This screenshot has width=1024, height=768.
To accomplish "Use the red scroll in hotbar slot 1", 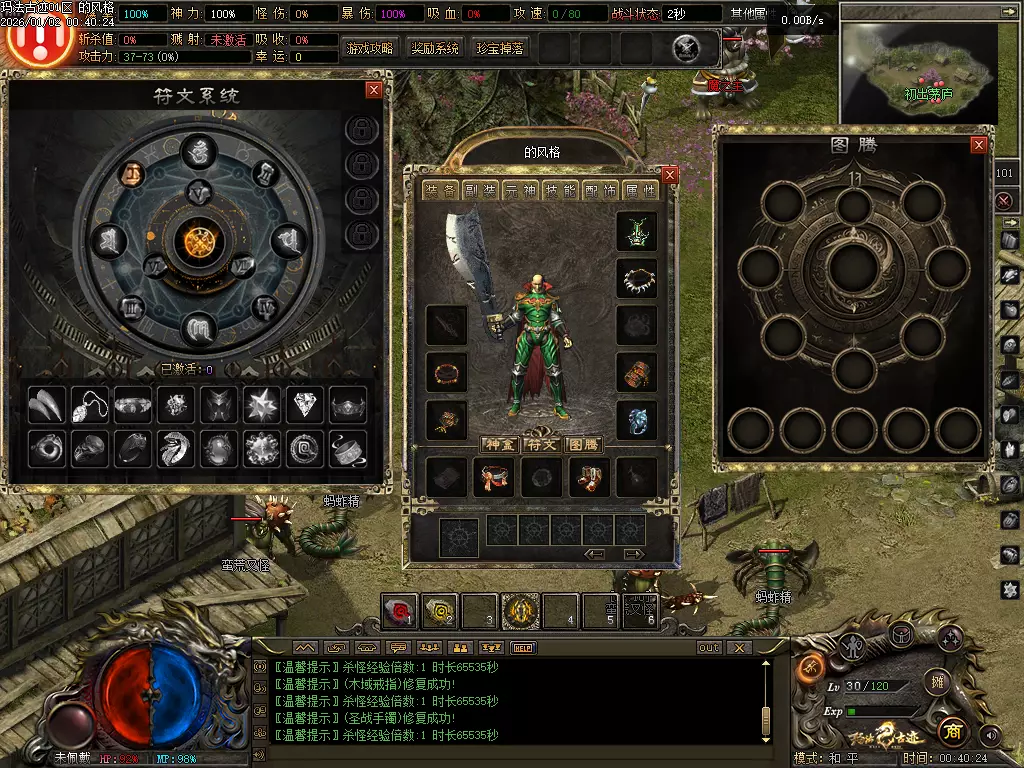I will click(399, 610).
